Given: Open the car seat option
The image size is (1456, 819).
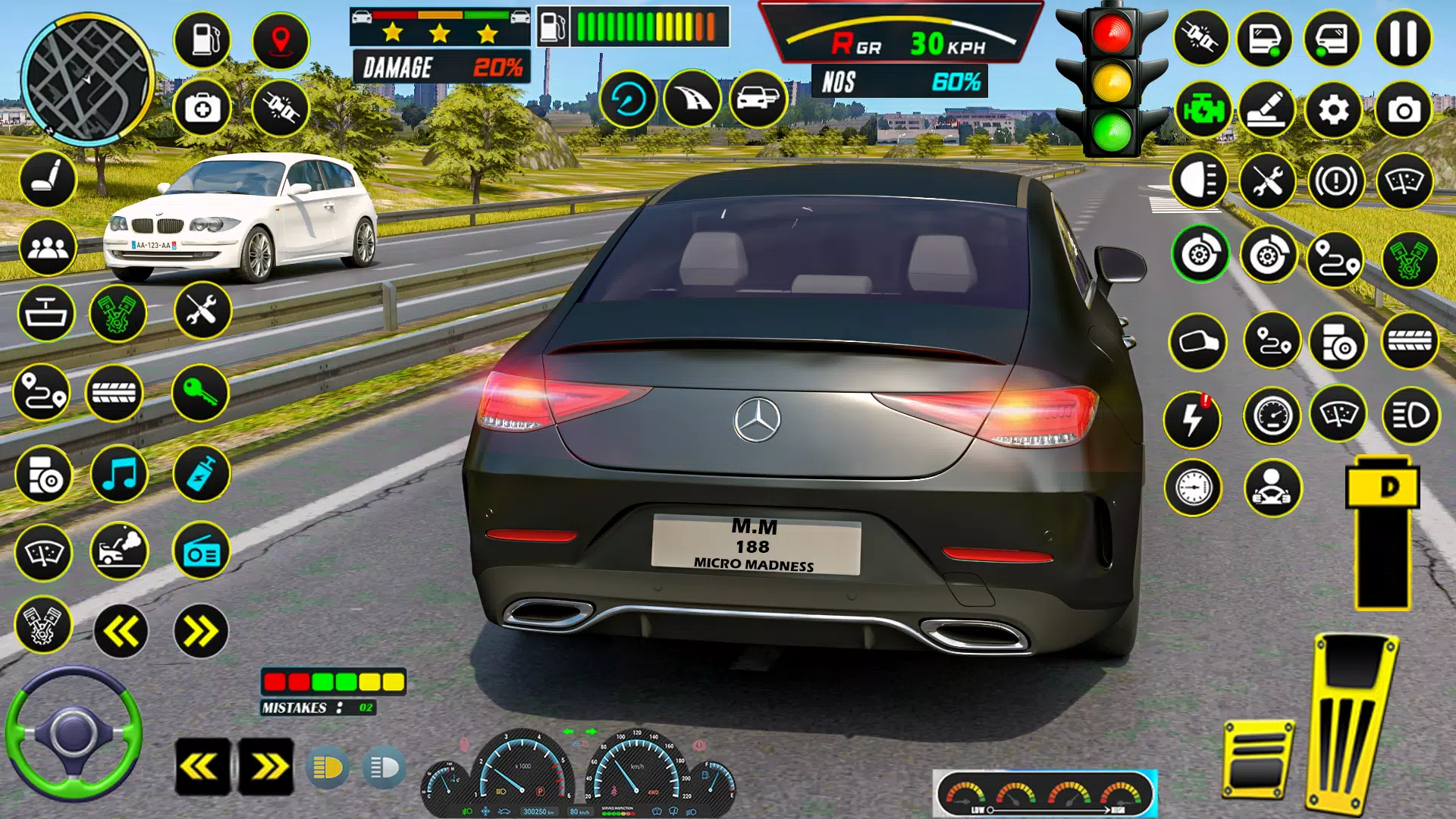Looking at the screenshot, I should 48,180.
